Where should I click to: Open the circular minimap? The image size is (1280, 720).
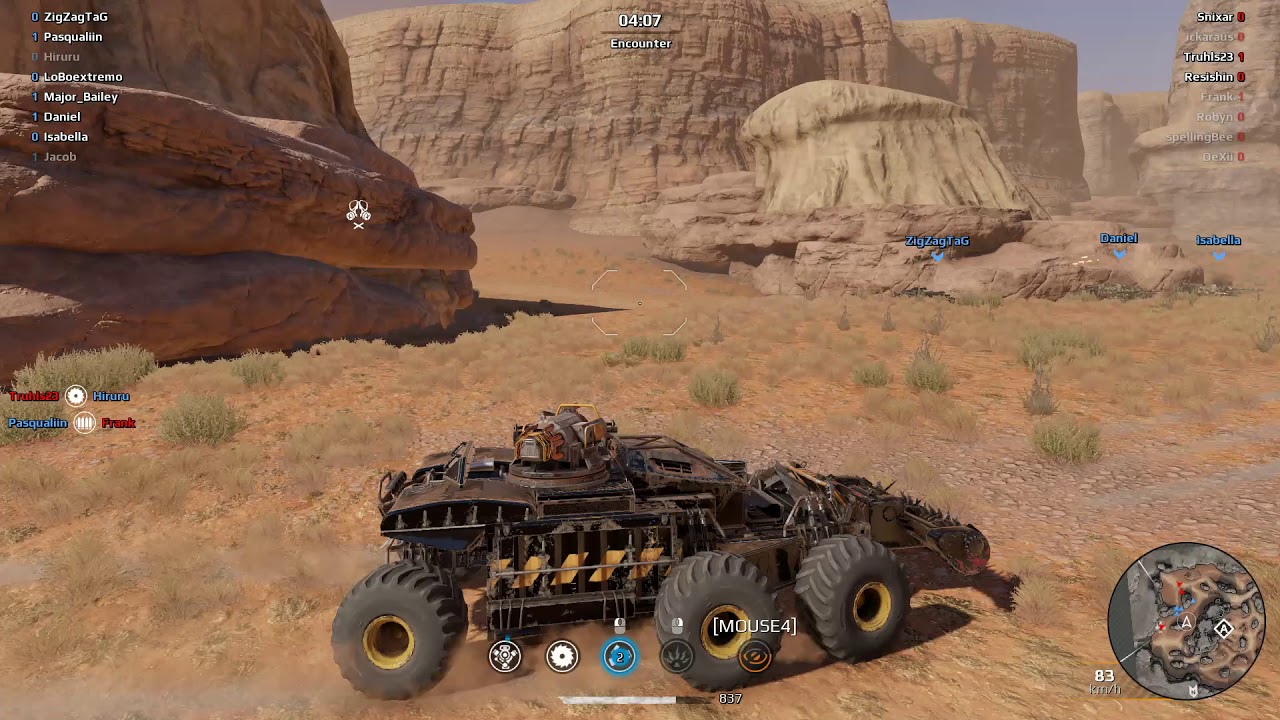[x=1187, y=621]
